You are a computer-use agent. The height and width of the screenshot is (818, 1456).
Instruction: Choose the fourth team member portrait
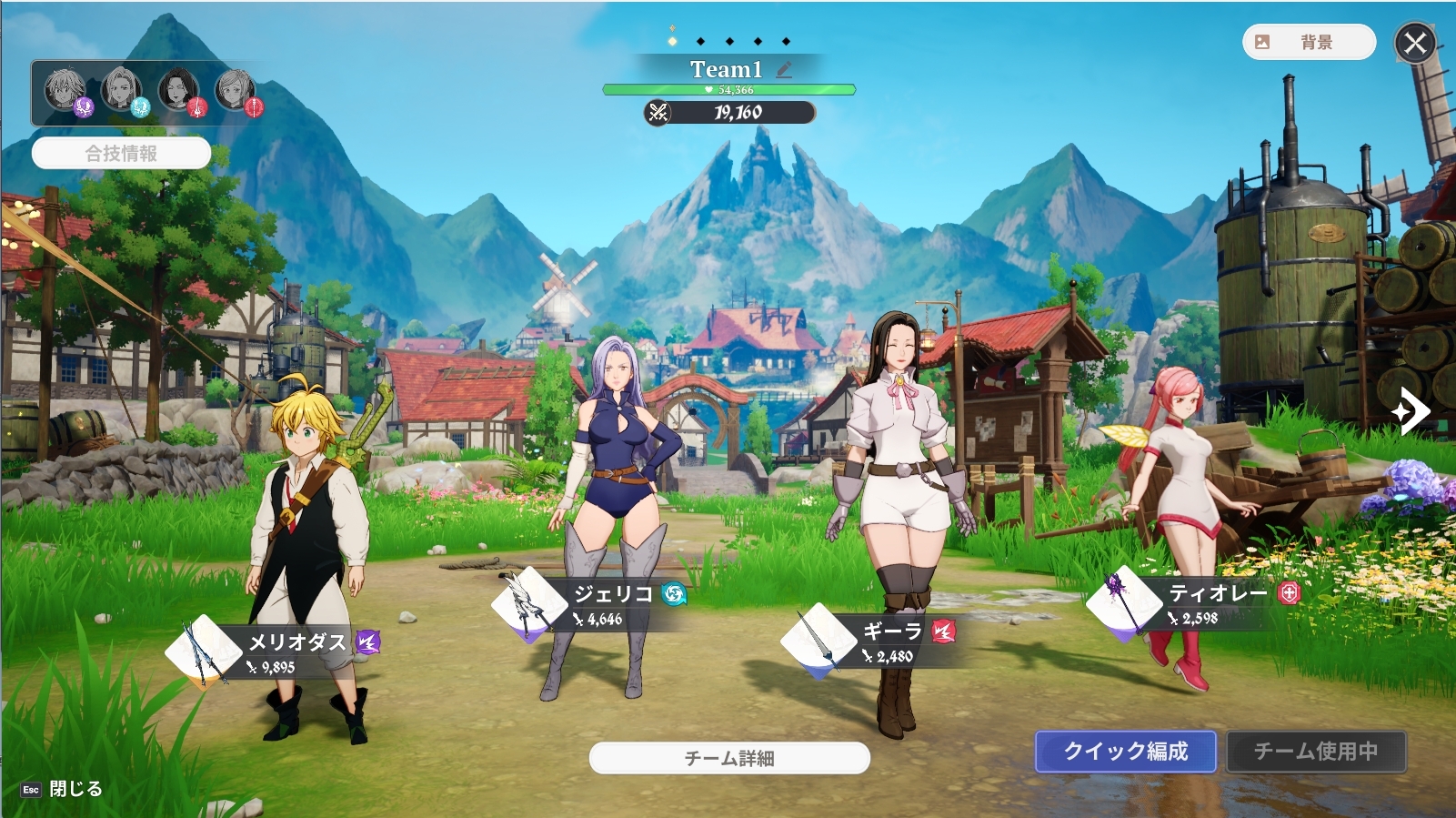point(236,91)
